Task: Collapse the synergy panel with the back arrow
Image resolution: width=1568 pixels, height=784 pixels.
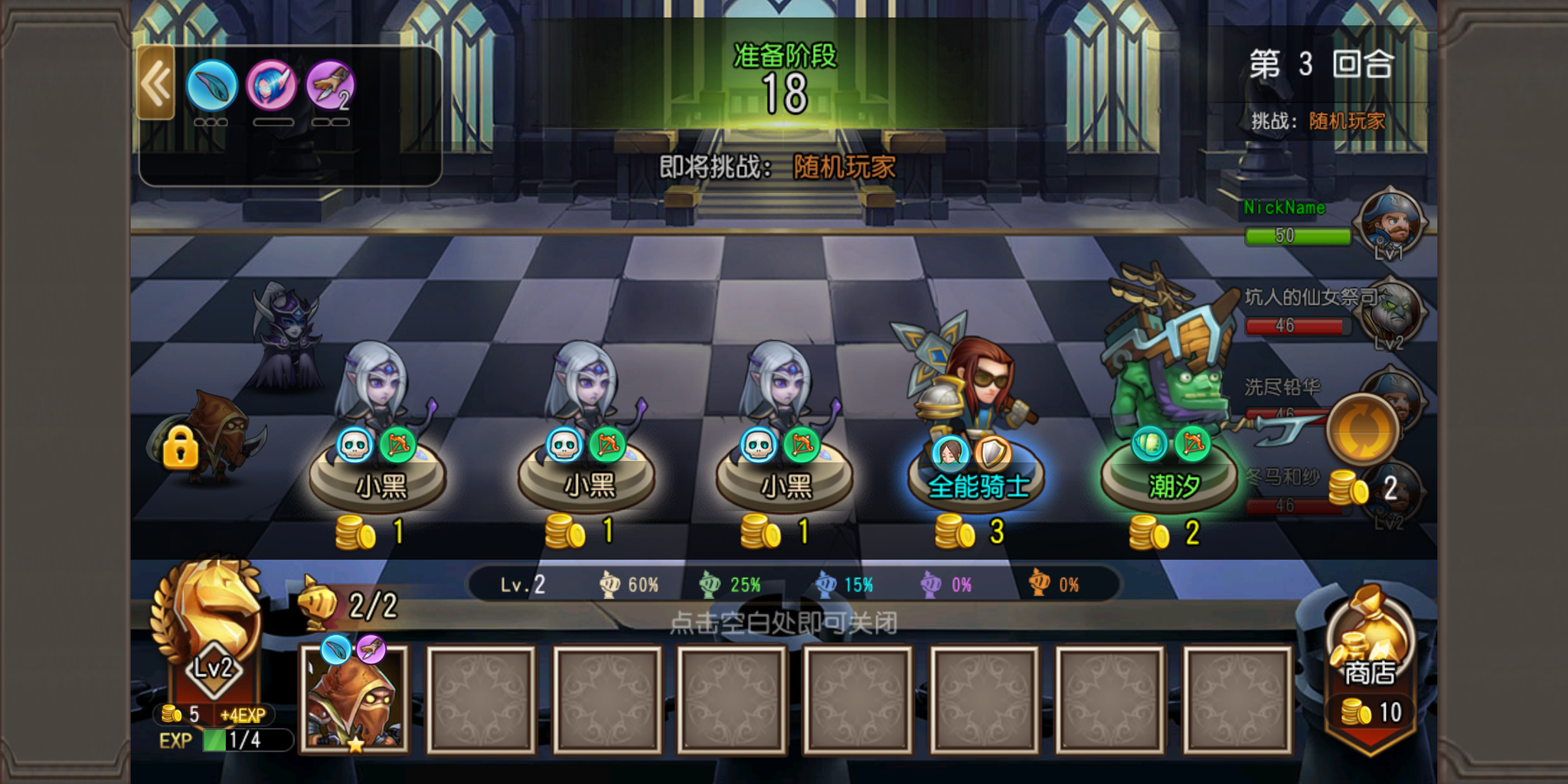Action: 156,83
